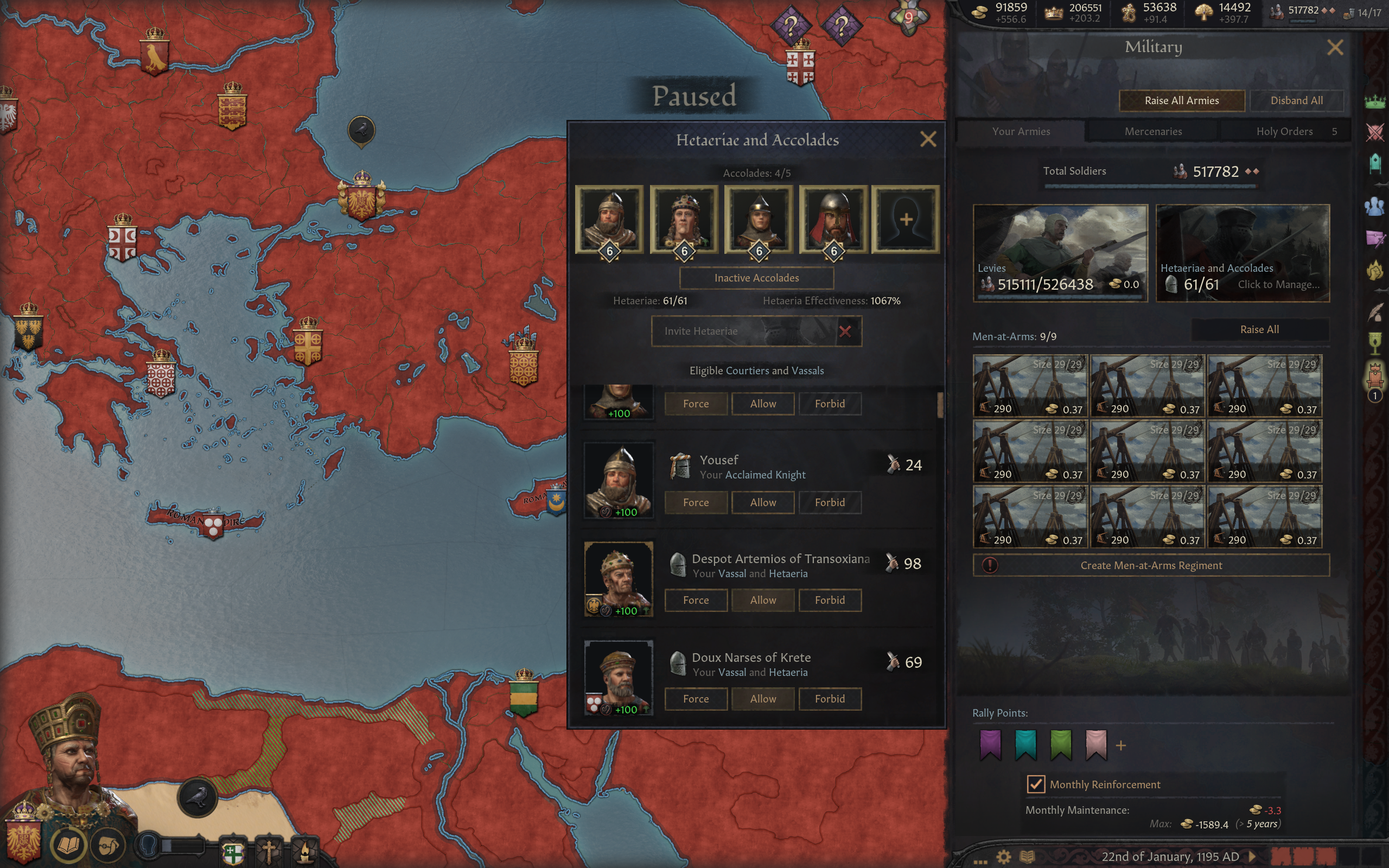The image size is (1389, 868).
Task: Close the Military panel
Action: click(1335, 47)
